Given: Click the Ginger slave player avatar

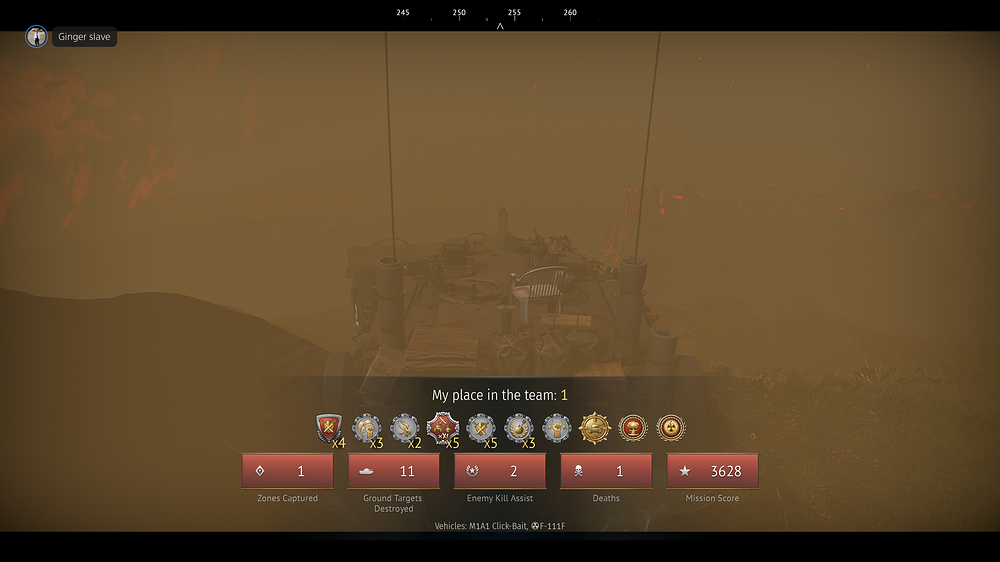Looking at the screenshot, I should tap(36, 37).
